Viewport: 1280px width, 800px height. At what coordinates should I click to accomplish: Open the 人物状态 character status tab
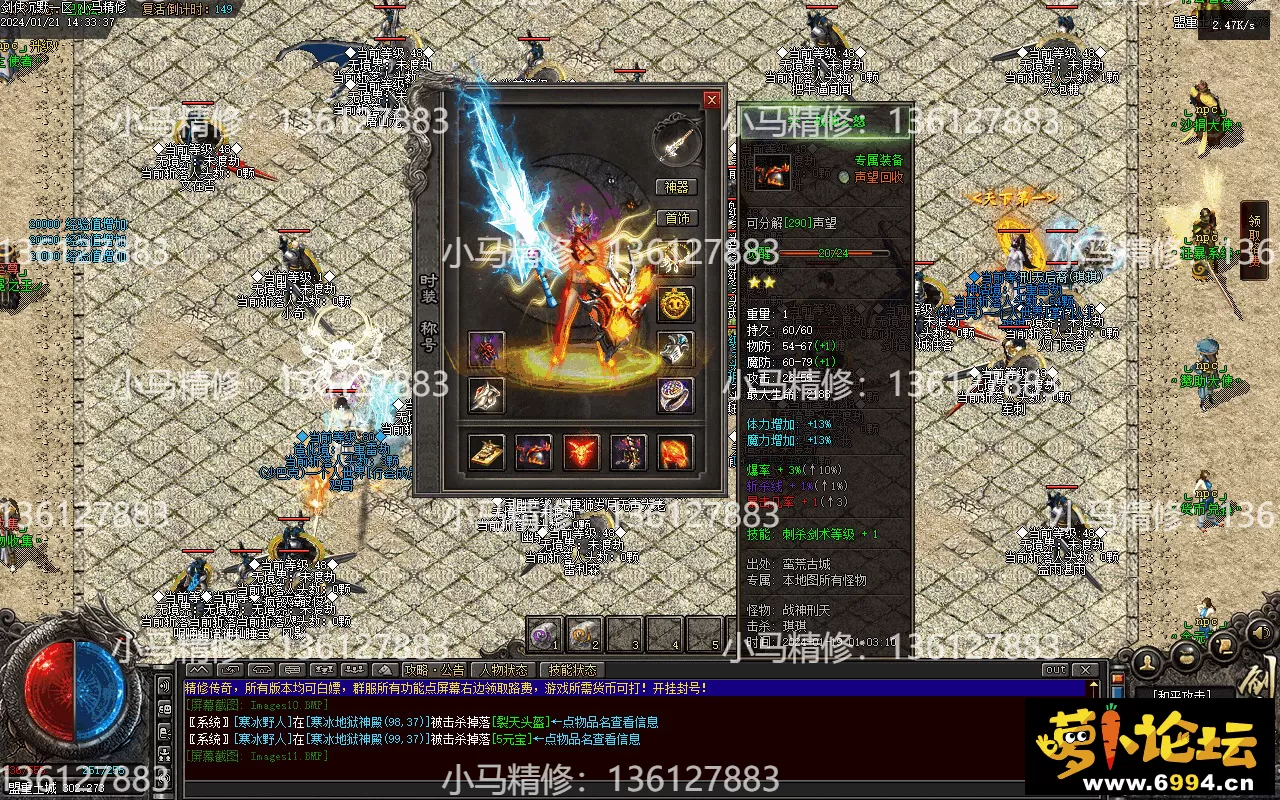pos(503,670)
